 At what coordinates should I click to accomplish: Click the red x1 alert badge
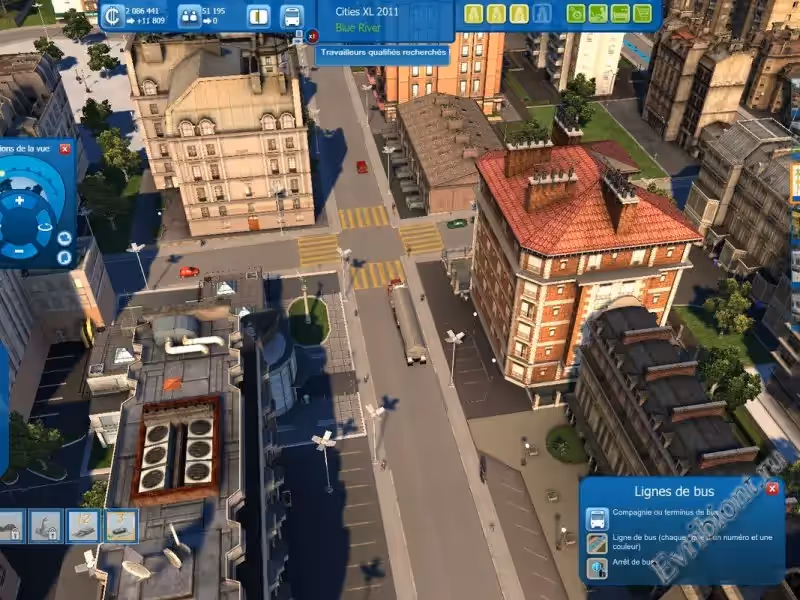coord(313,36)
